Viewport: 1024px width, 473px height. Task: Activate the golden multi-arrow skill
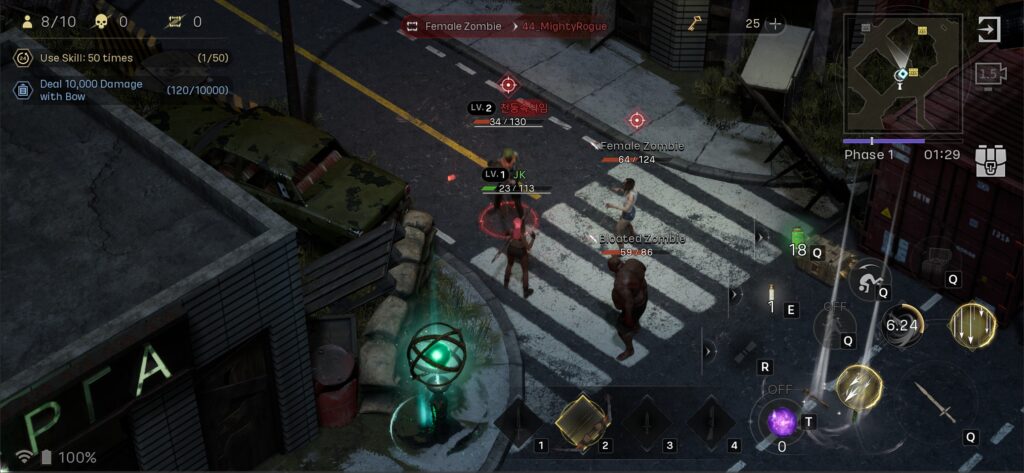[858, 387]
